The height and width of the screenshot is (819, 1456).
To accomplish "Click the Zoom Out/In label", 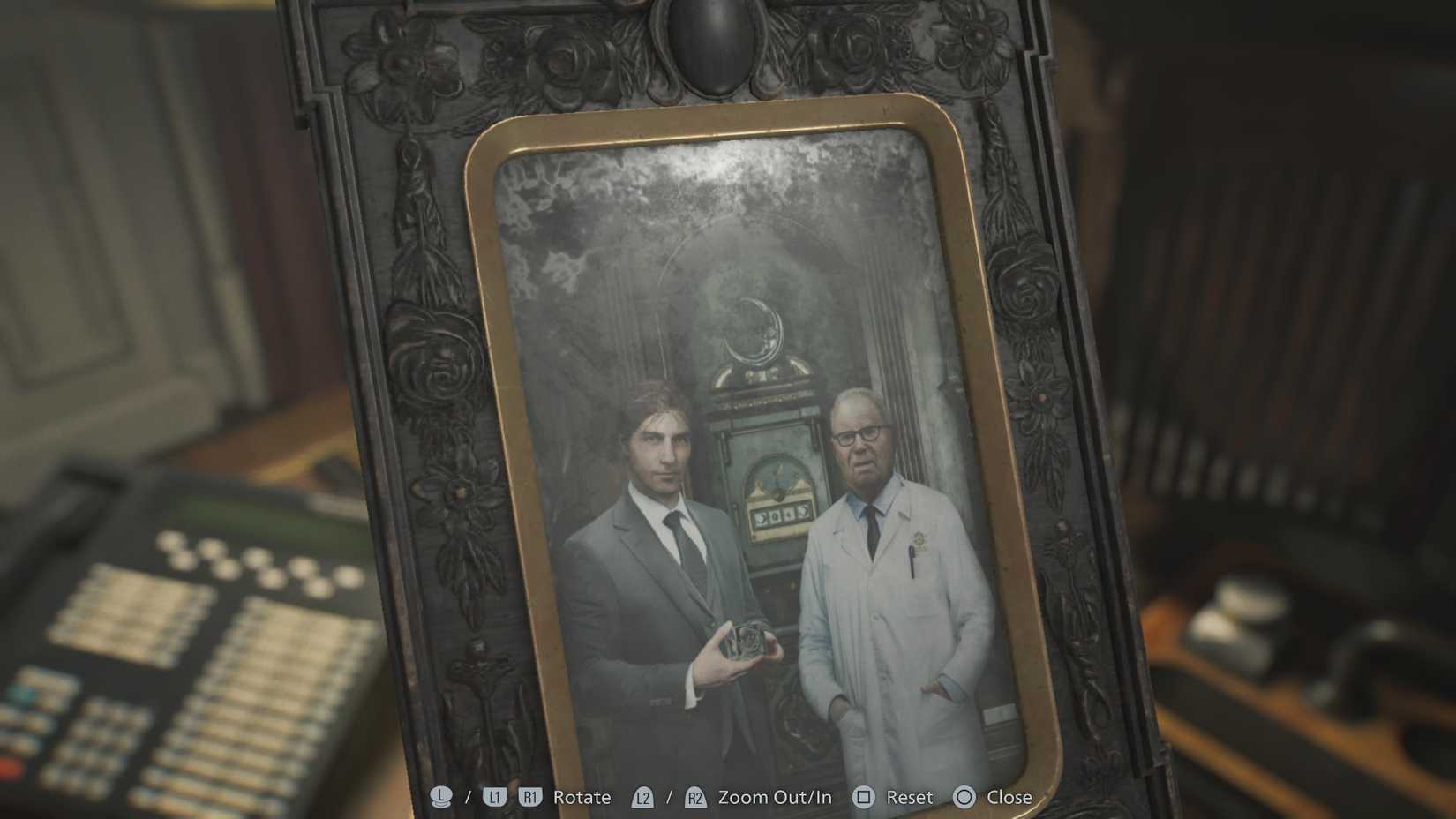I will pyautogui.click(x=775, y=797).
